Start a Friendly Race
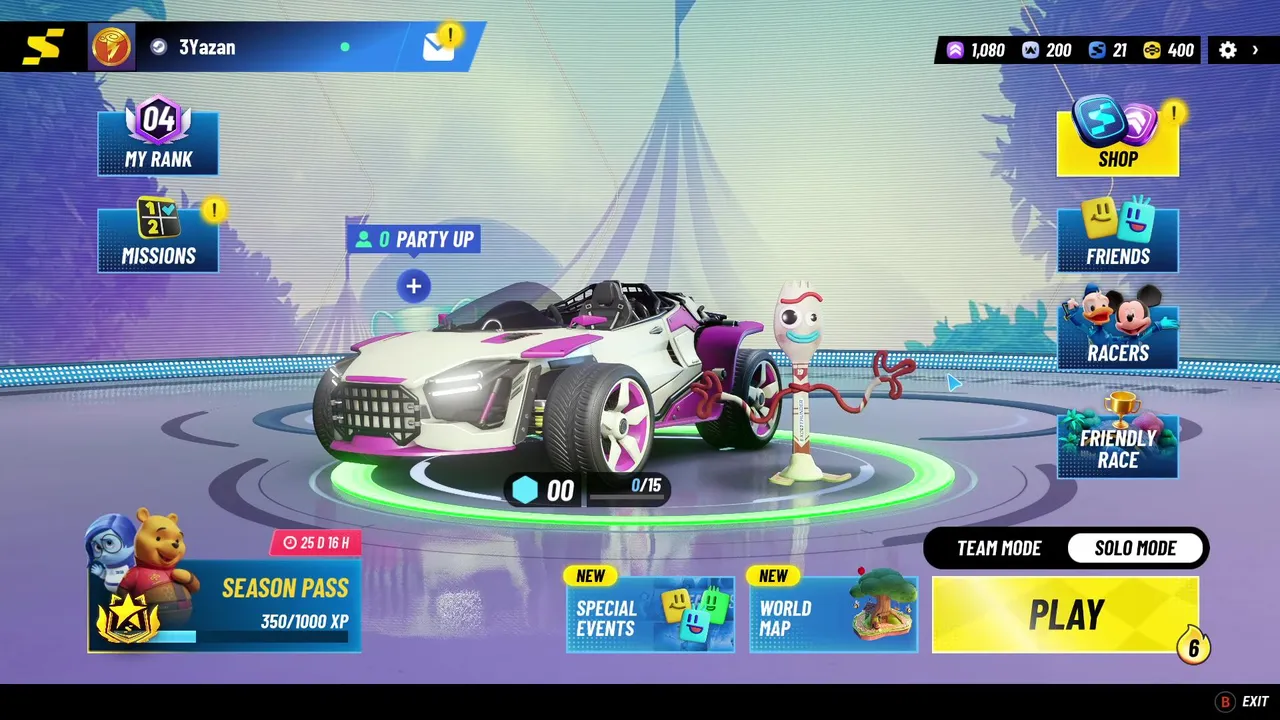 click(x=1117, y=445)
